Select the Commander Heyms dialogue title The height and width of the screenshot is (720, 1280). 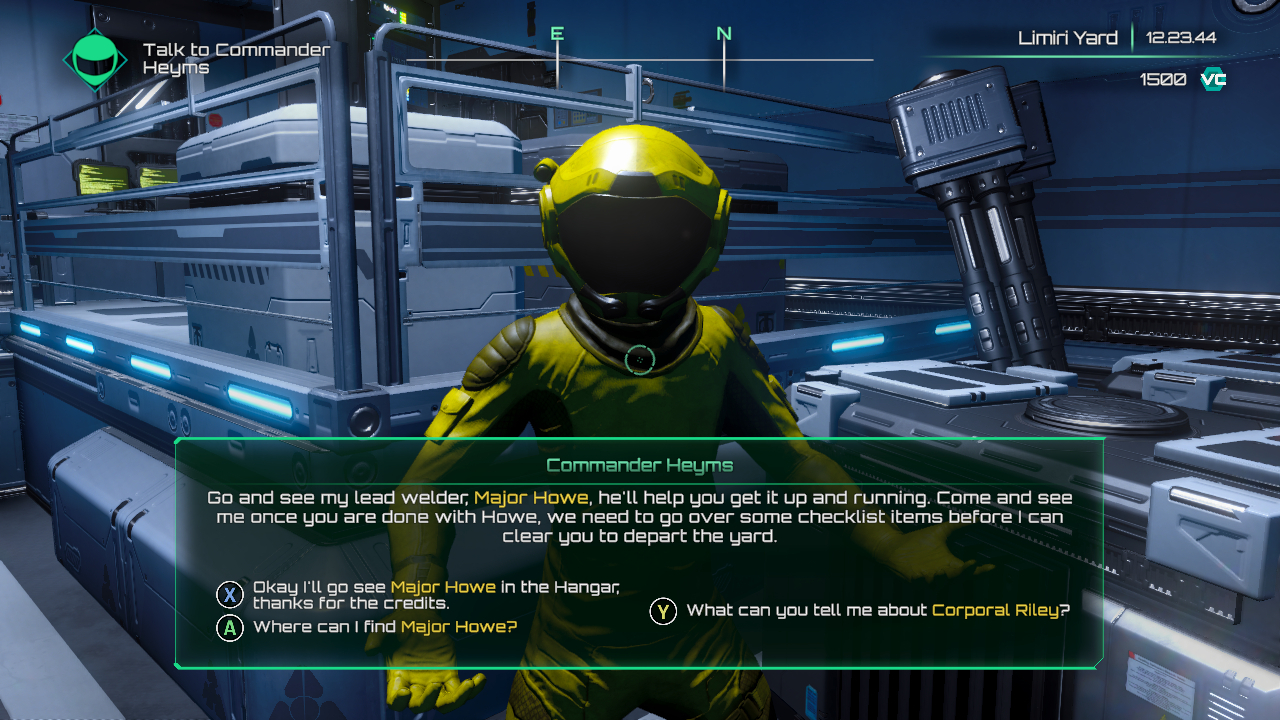tap(639, 465)
